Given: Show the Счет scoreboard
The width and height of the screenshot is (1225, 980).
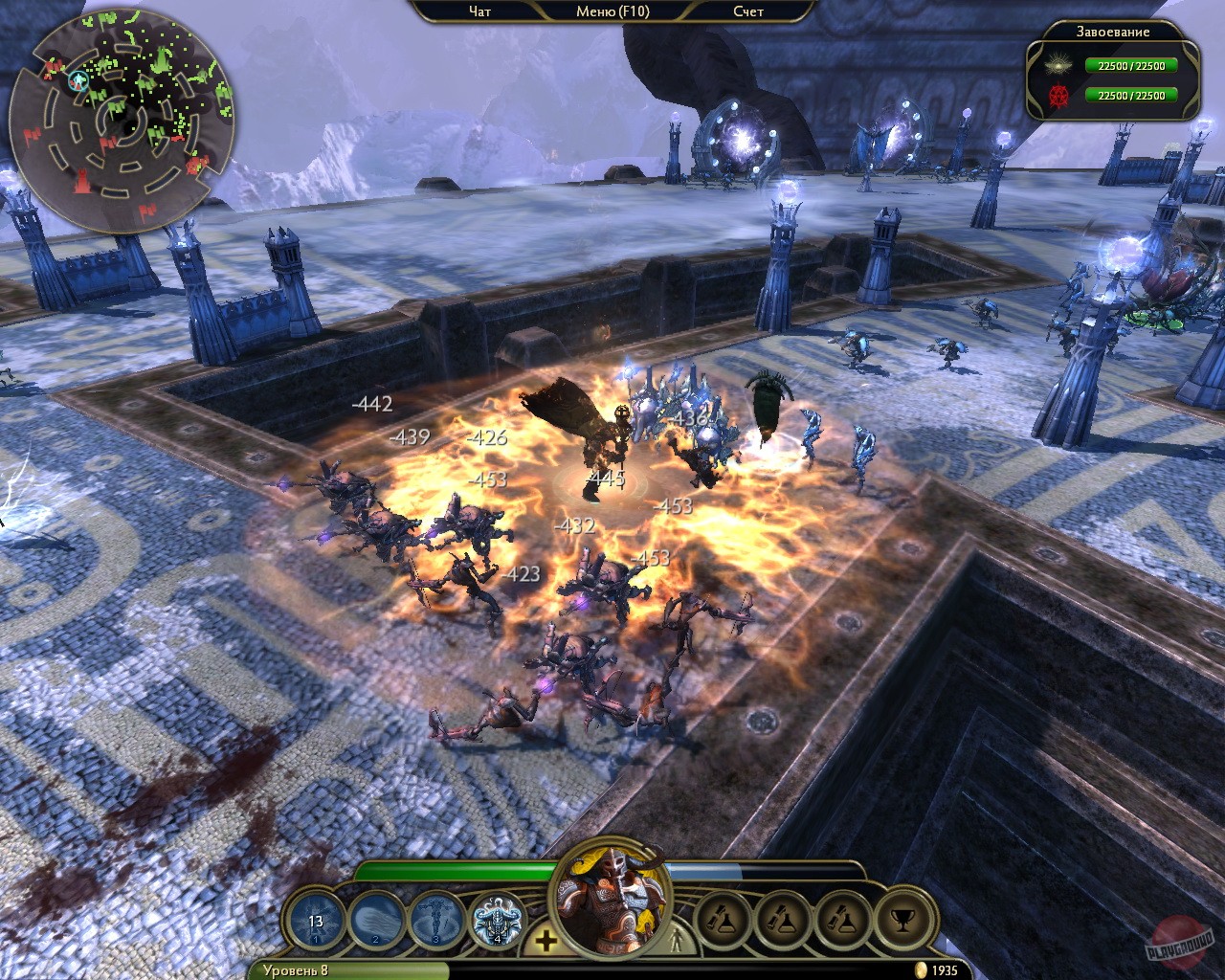Looking at the screenshot, I should (x=748, y=11).
